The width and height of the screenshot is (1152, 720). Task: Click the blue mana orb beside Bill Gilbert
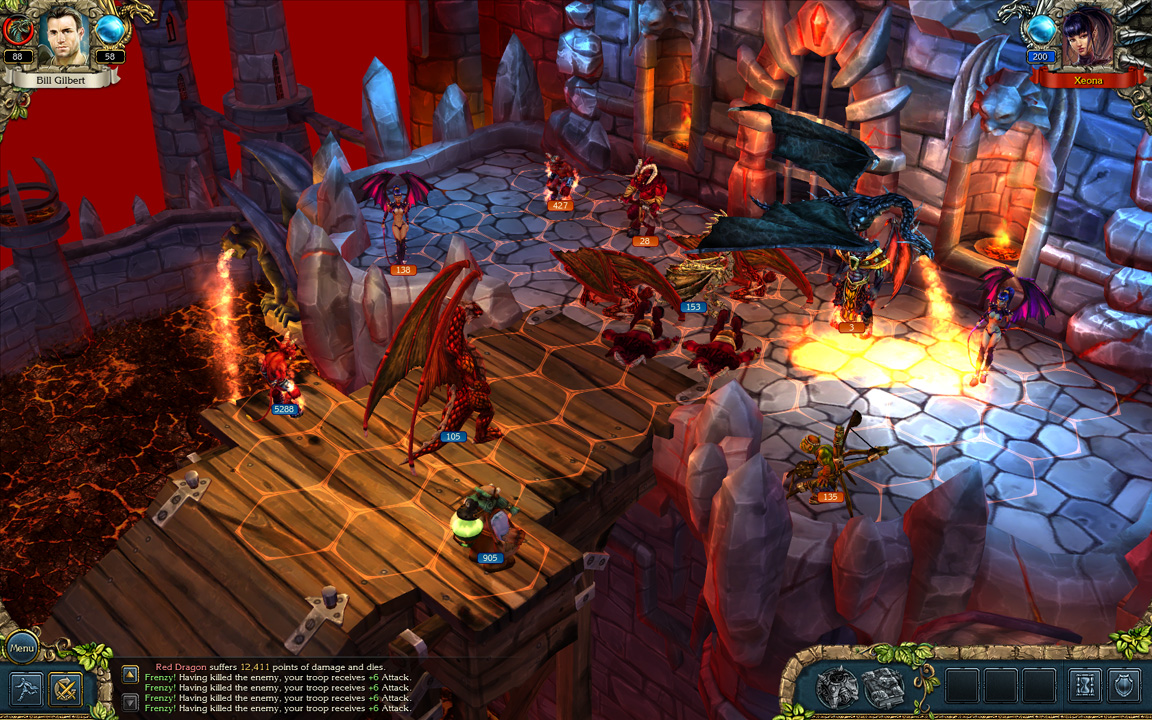[110, 31]
